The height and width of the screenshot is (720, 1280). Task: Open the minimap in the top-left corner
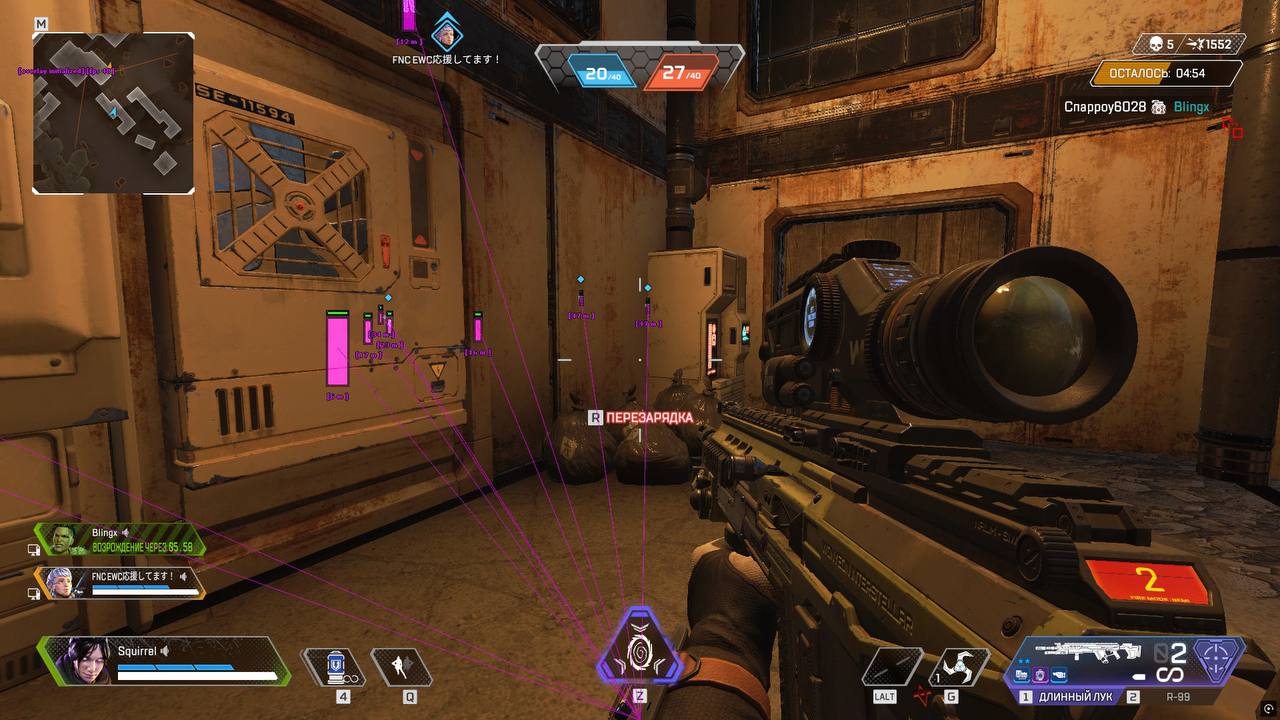coord(113,113)
